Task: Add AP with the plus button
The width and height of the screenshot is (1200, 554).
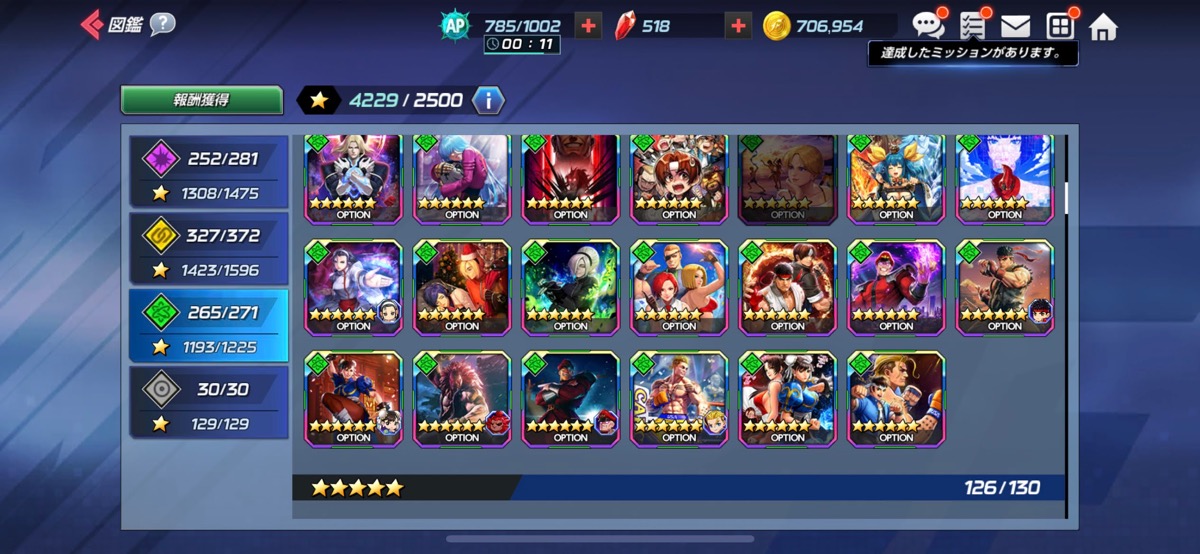Action: [x=589, y=26]
